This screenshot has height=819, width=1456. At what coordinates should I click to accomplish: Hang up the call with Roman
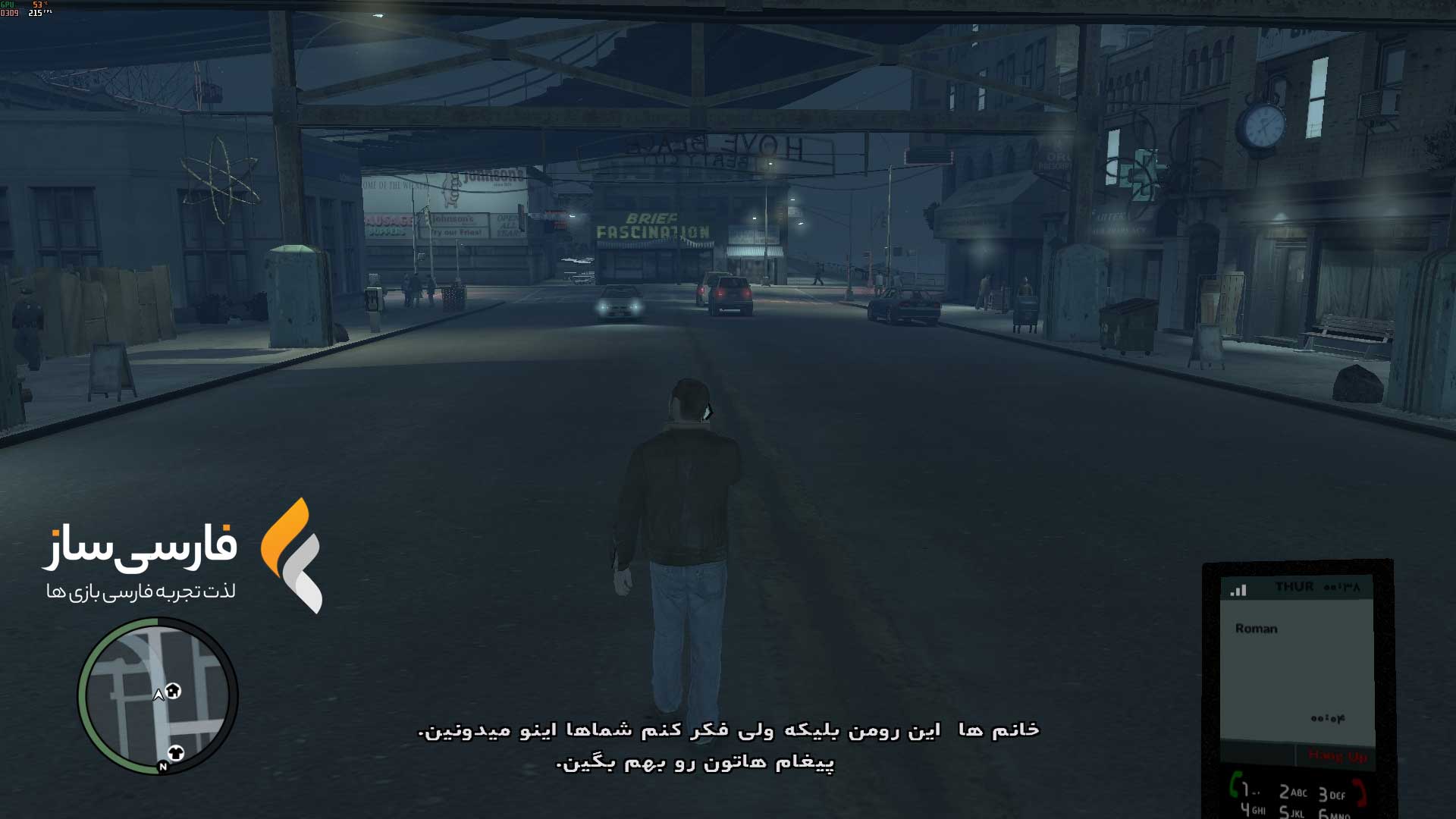(1337, 756)
